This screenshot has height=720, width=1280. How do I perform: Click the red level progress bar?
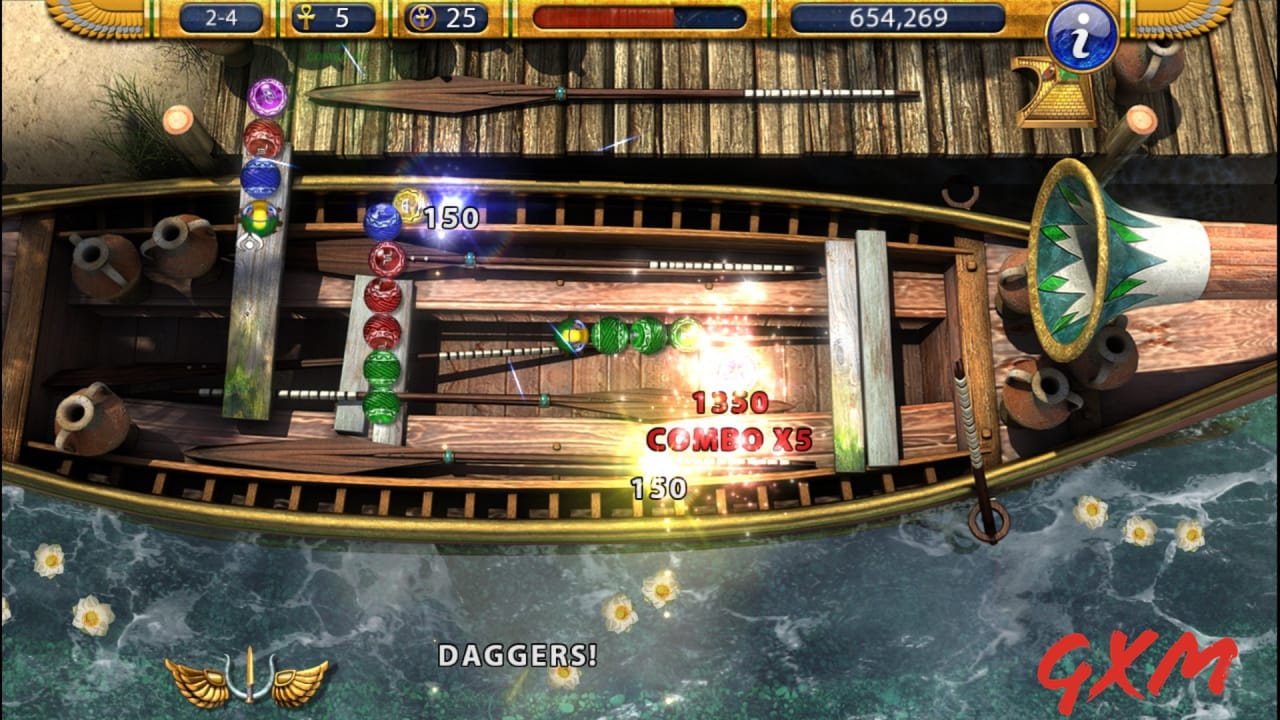(640, 15)
